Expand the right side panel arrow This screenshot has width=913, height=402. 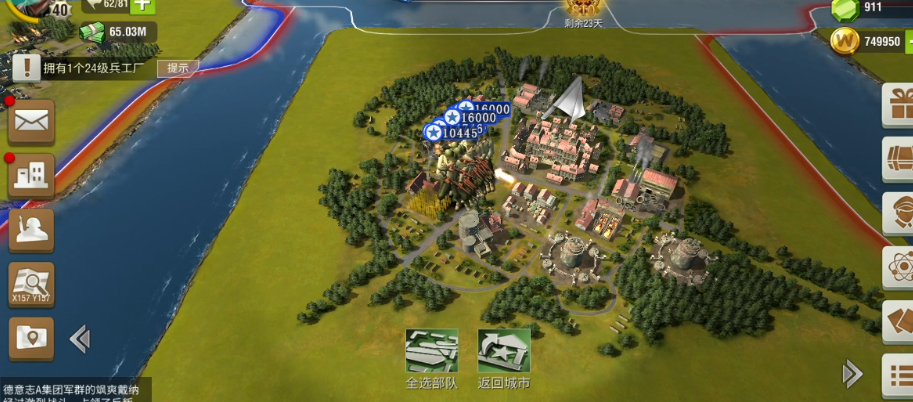click(x=852, y=374)
